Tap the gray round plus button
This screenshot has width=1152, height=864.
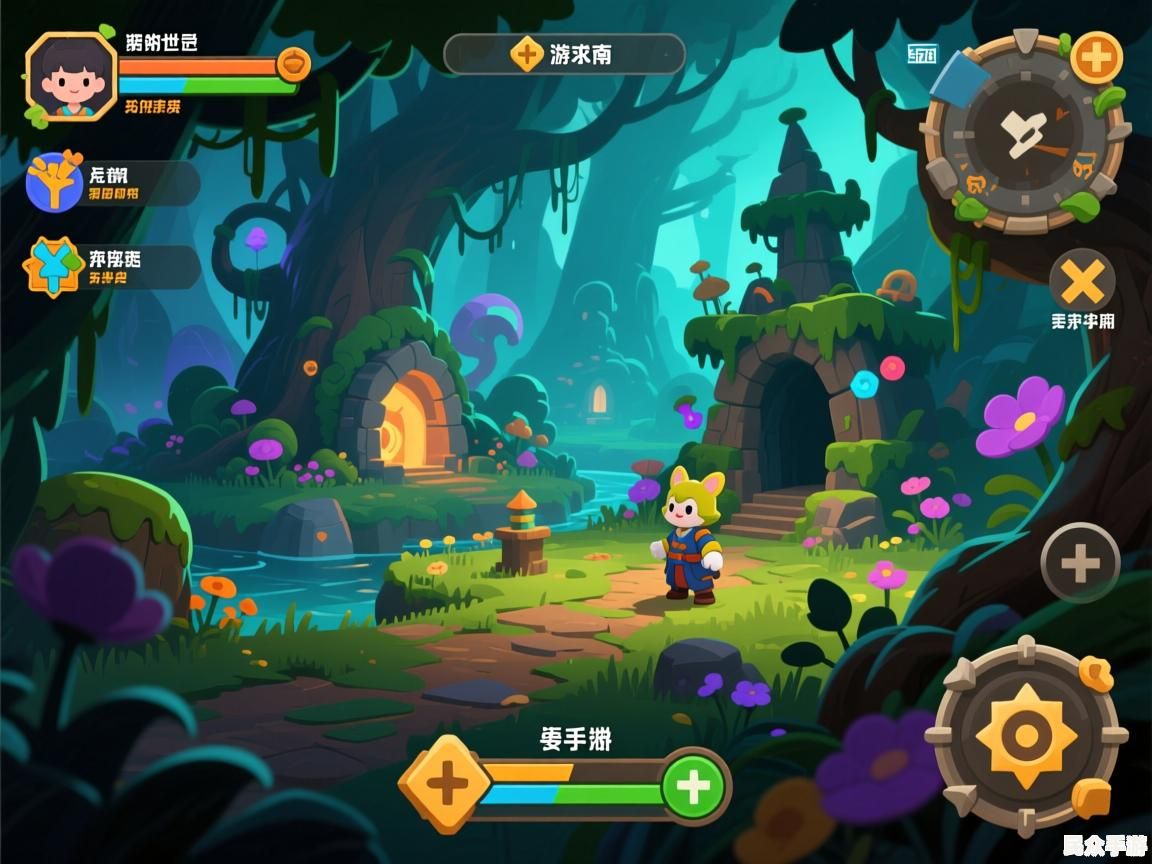[1080, 563]
